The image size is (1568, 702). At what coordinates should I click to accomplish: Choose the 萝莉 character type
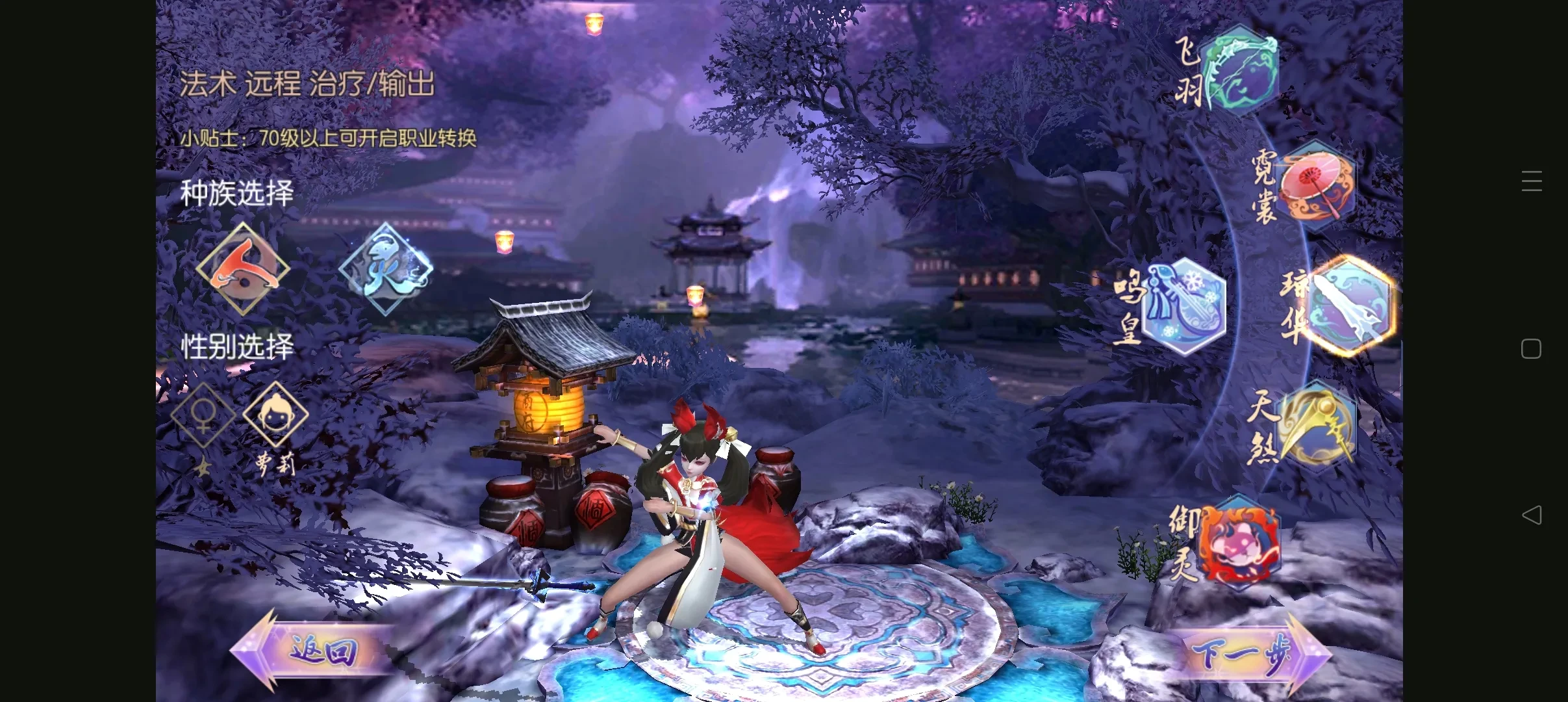tap(275, 416)
